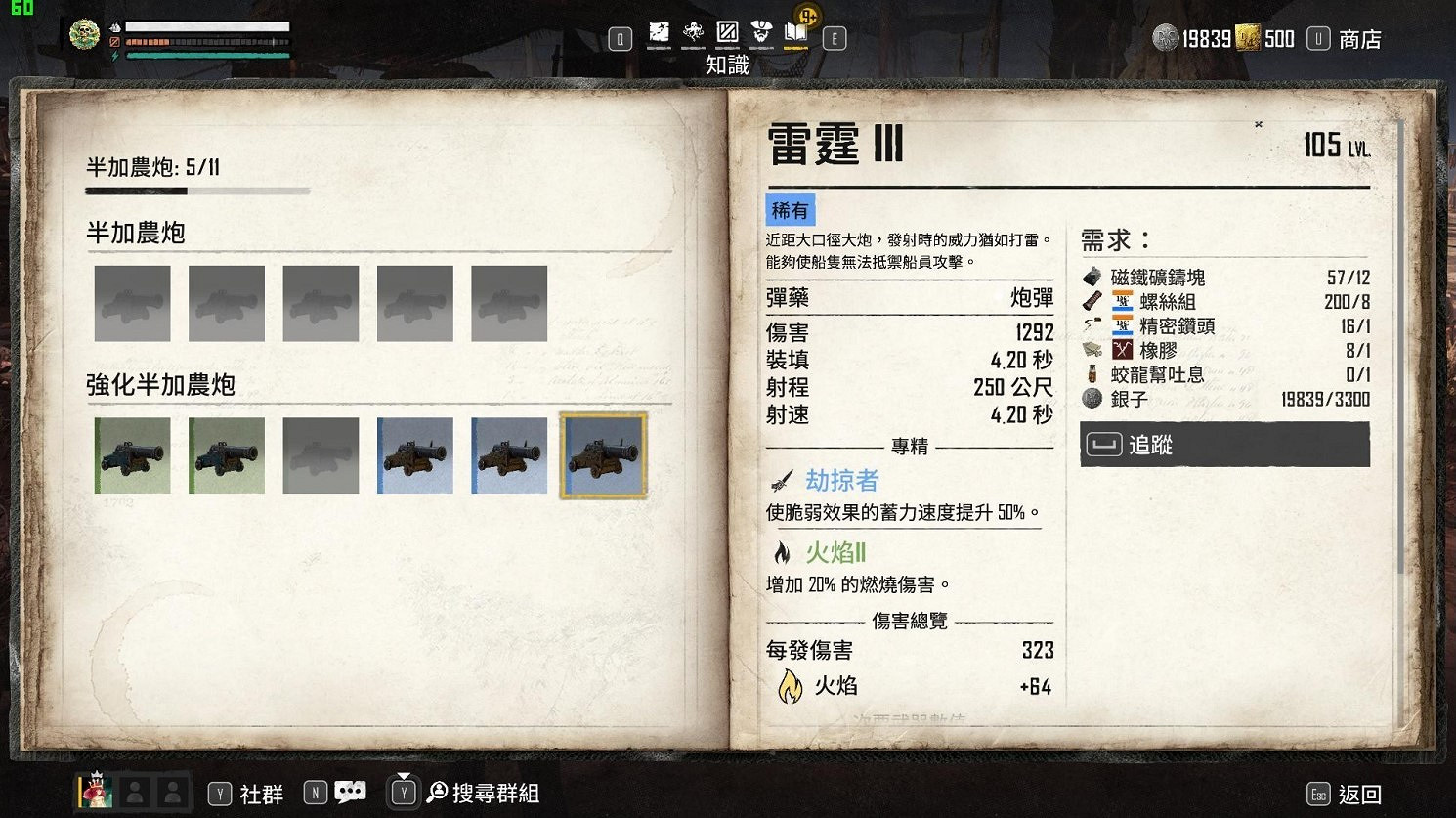Image resolution: width=1456 pixels, height=818 pixels.
Task: Click the 磁鐵礦鑄塊 material icon
Action: click(x=1092, y=278)
